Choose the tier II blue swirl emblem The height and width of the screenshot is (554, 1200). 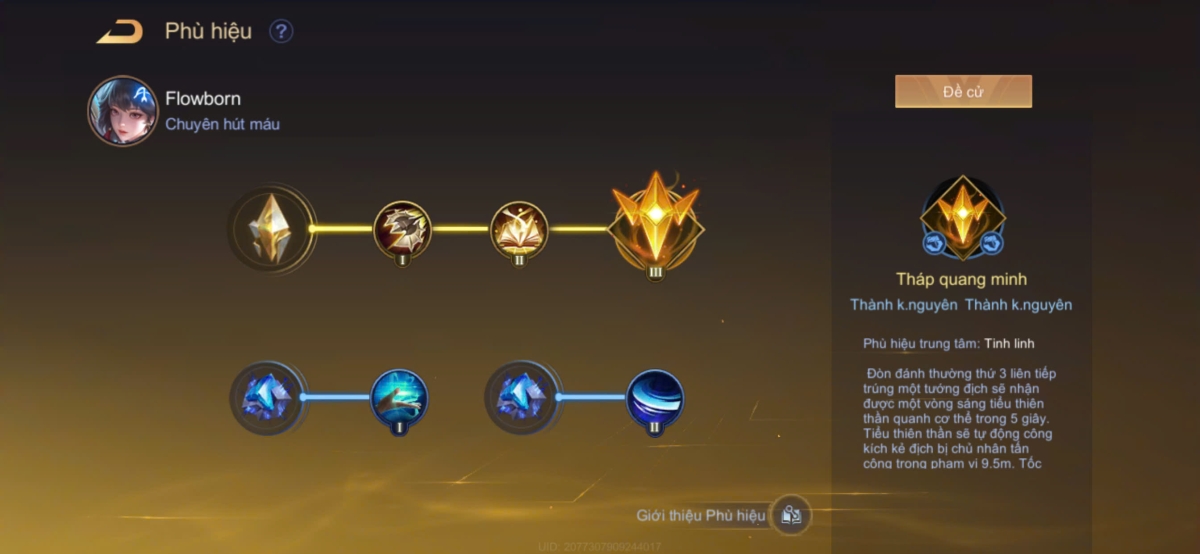(655, 396)
